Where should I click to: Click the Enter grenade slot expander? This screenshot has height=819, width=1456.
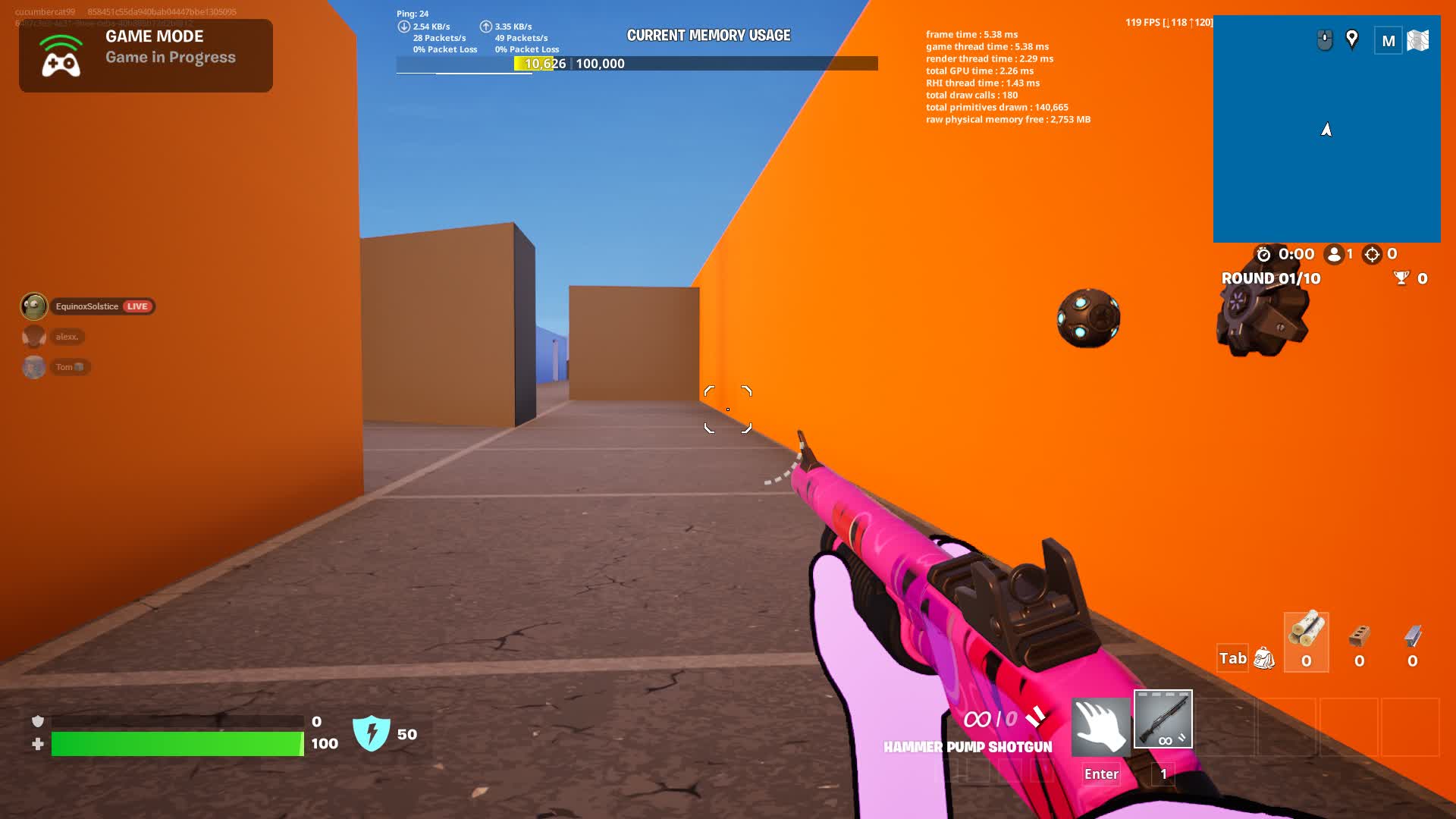[1100, 773]
